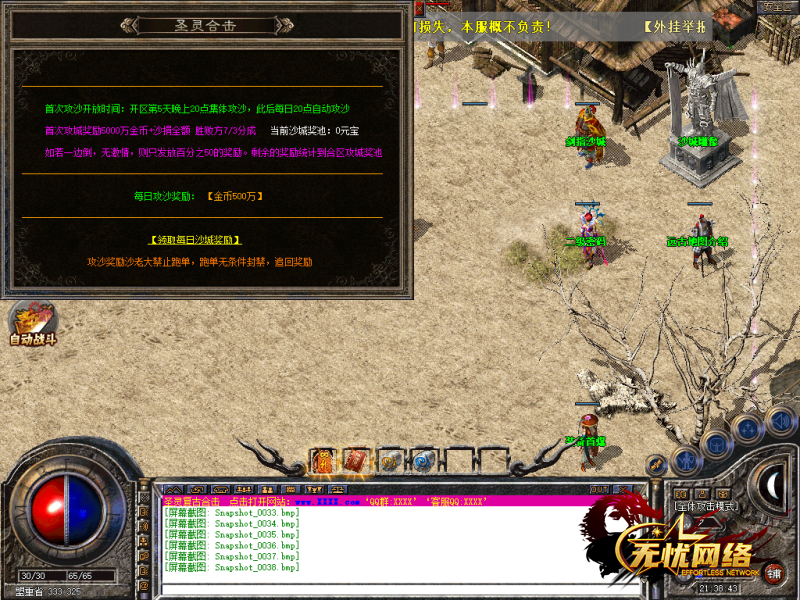This screenshot has width=800, height=600.
Task: Claim the daily Sand City reward link
Action: coord(195,240)
